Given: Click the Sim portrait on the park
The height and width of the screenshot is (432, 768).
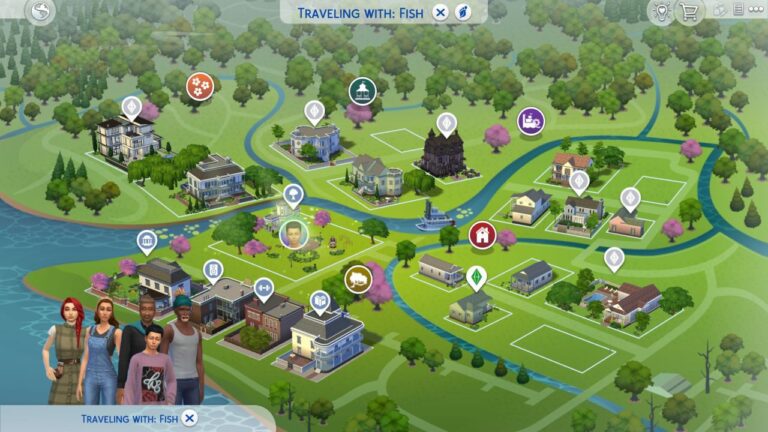Looking at the screenshot, I should coord(293,234).
